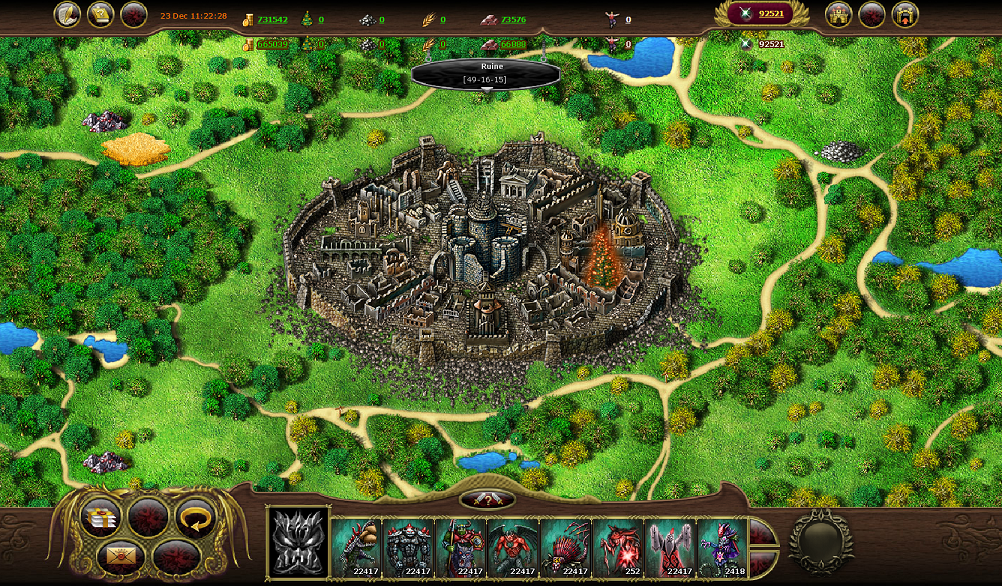
Task: Click the golden circular arrow button
Action: 196,516
